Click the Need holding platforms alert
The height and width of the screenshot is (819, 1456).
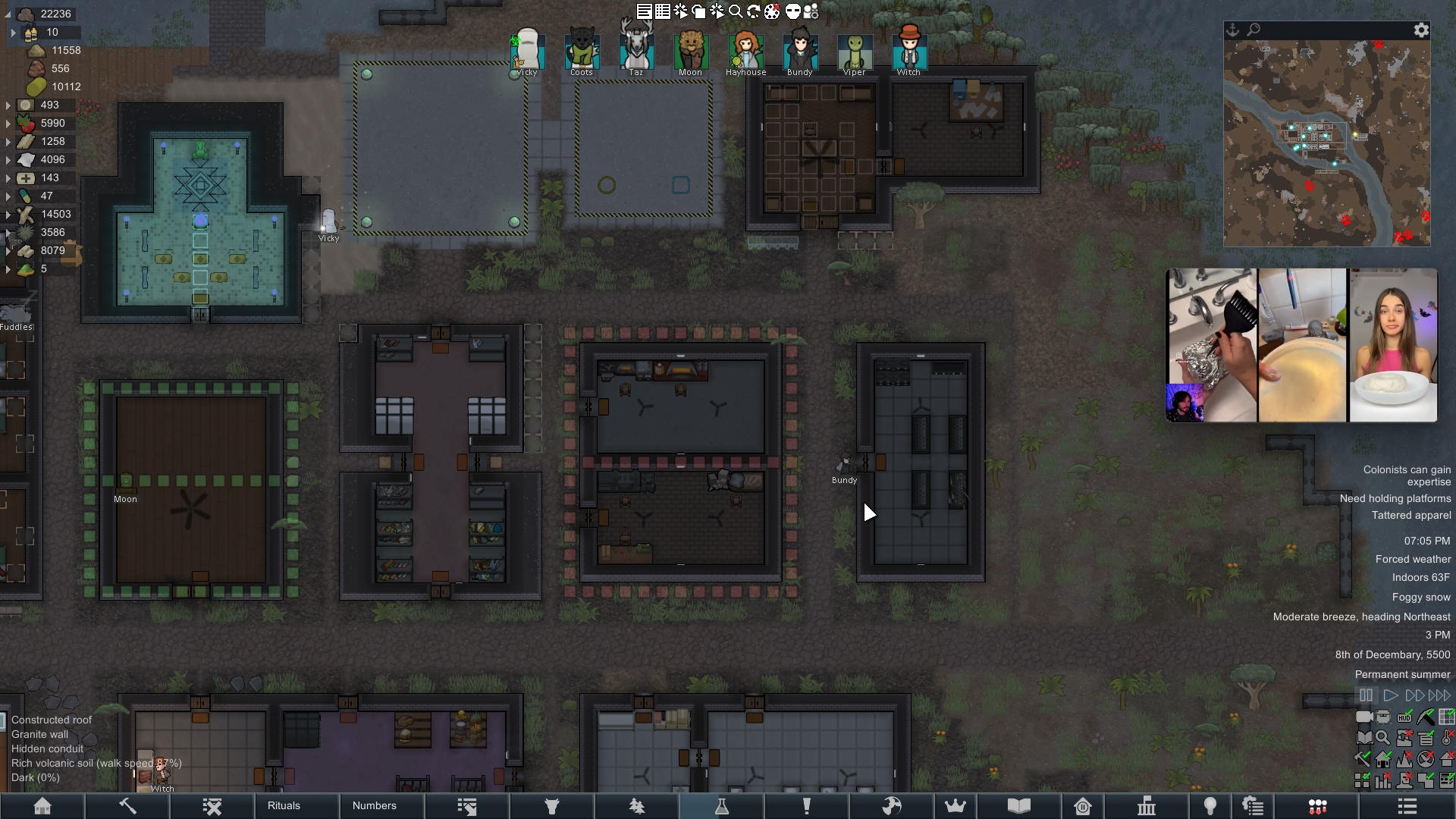click(x=1395, y=498)
